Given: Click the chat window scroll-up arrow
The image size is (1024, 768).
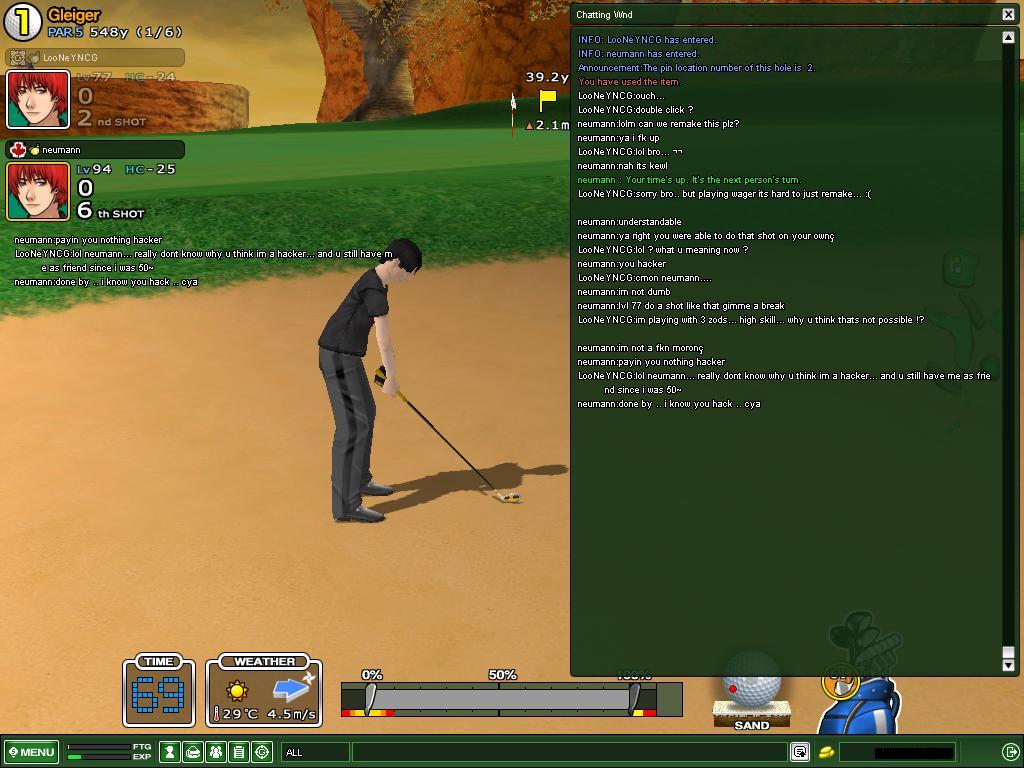Looking at the screenshot, I should [x=1008, y=38].
